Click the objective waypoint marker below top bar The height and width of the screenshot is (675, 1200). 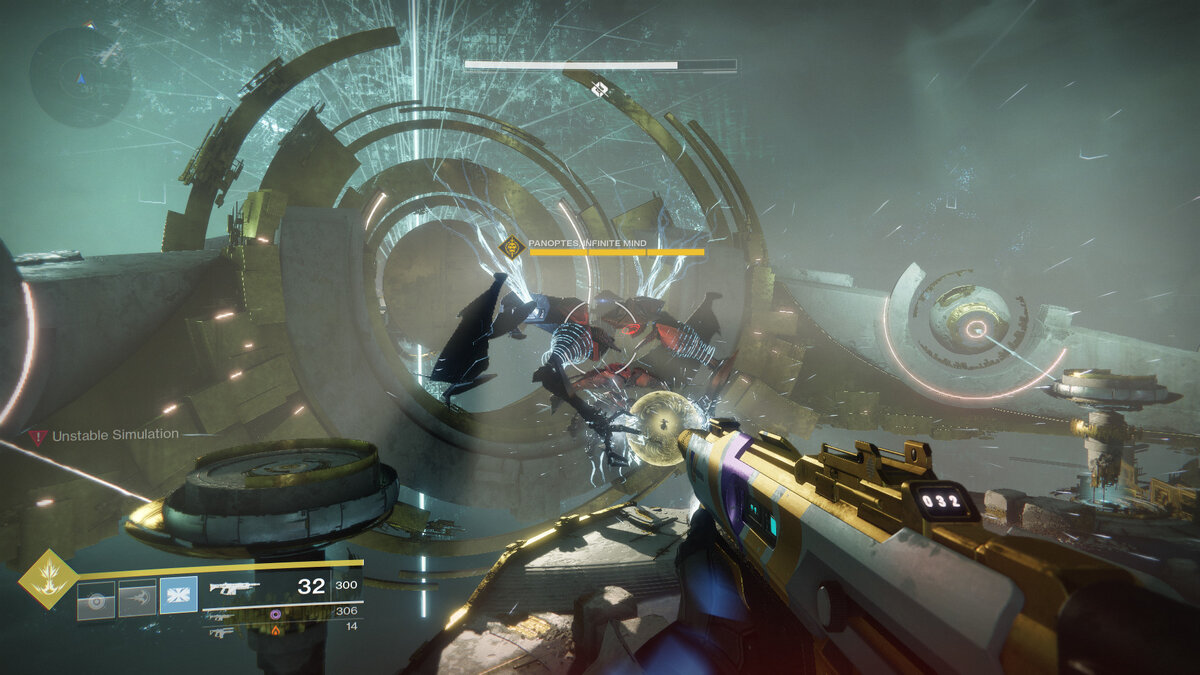(599, 89)
